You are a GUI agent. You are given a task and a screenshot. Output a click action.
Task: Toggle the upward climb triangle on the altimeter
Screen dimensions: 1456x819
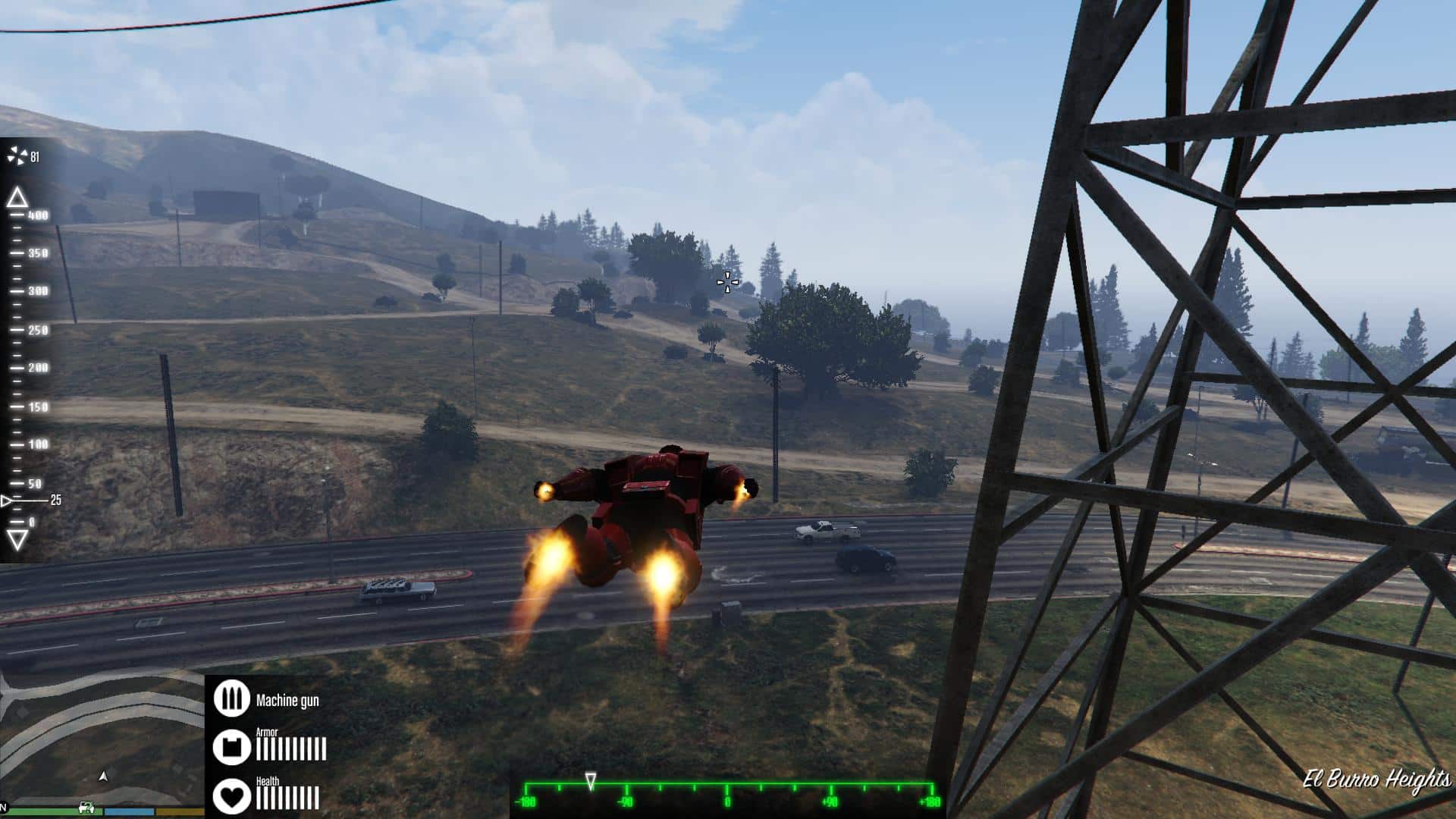point(19,199)
